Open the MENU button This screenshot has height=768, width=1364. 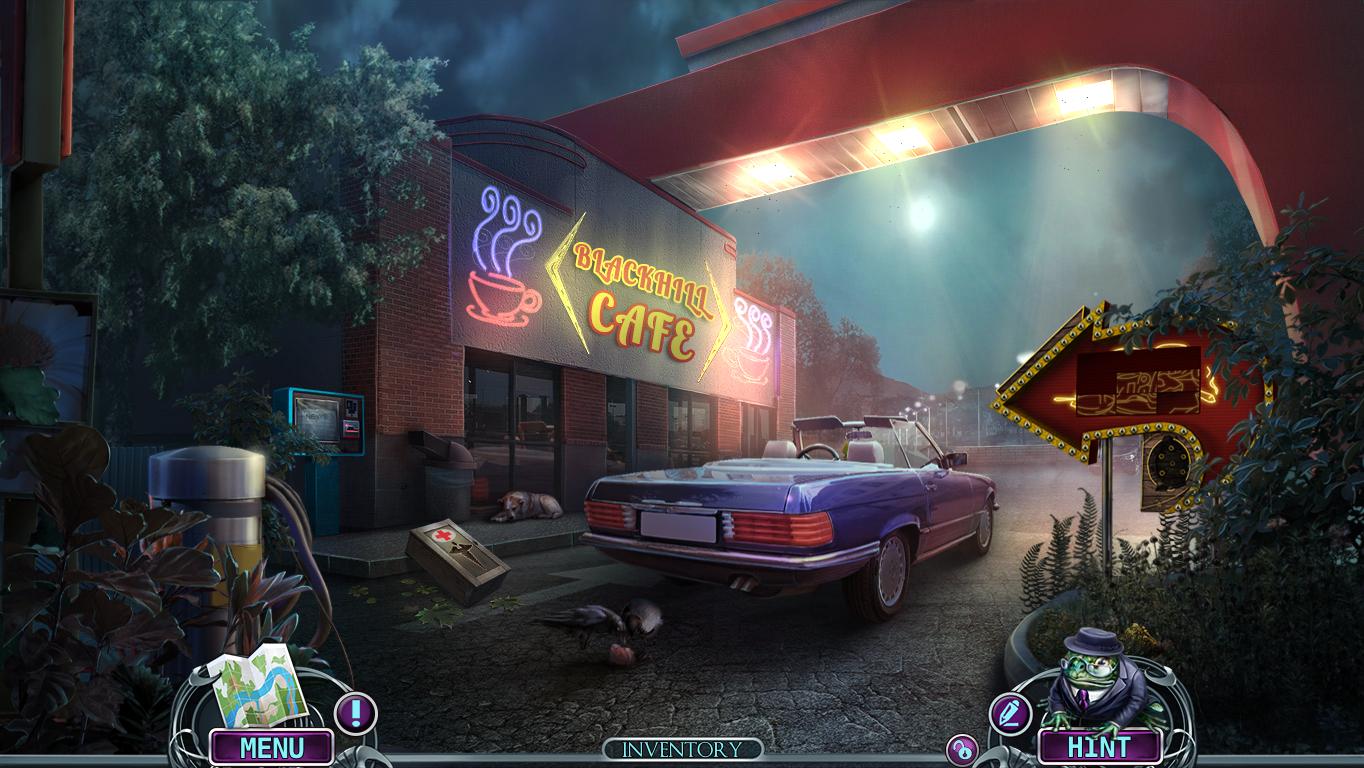[271, 747]
